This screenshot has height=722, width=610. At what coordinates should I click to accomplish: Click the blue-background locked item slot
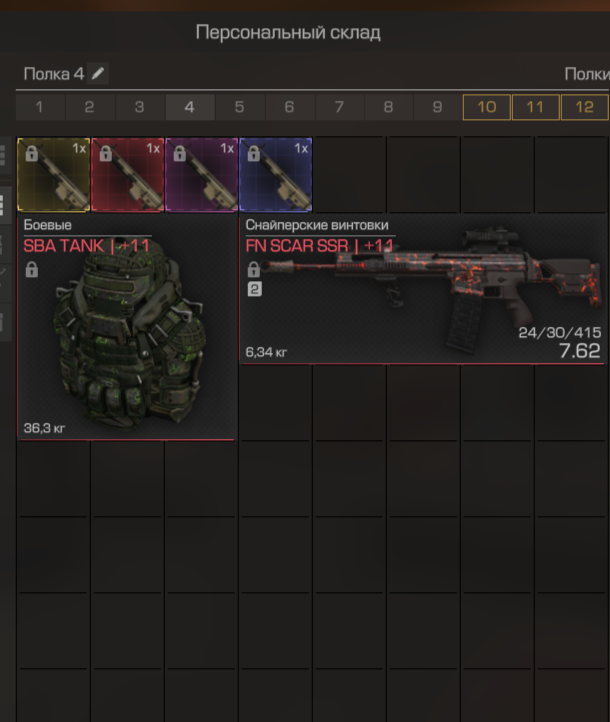pyautogui.click(x=275, y=174)
